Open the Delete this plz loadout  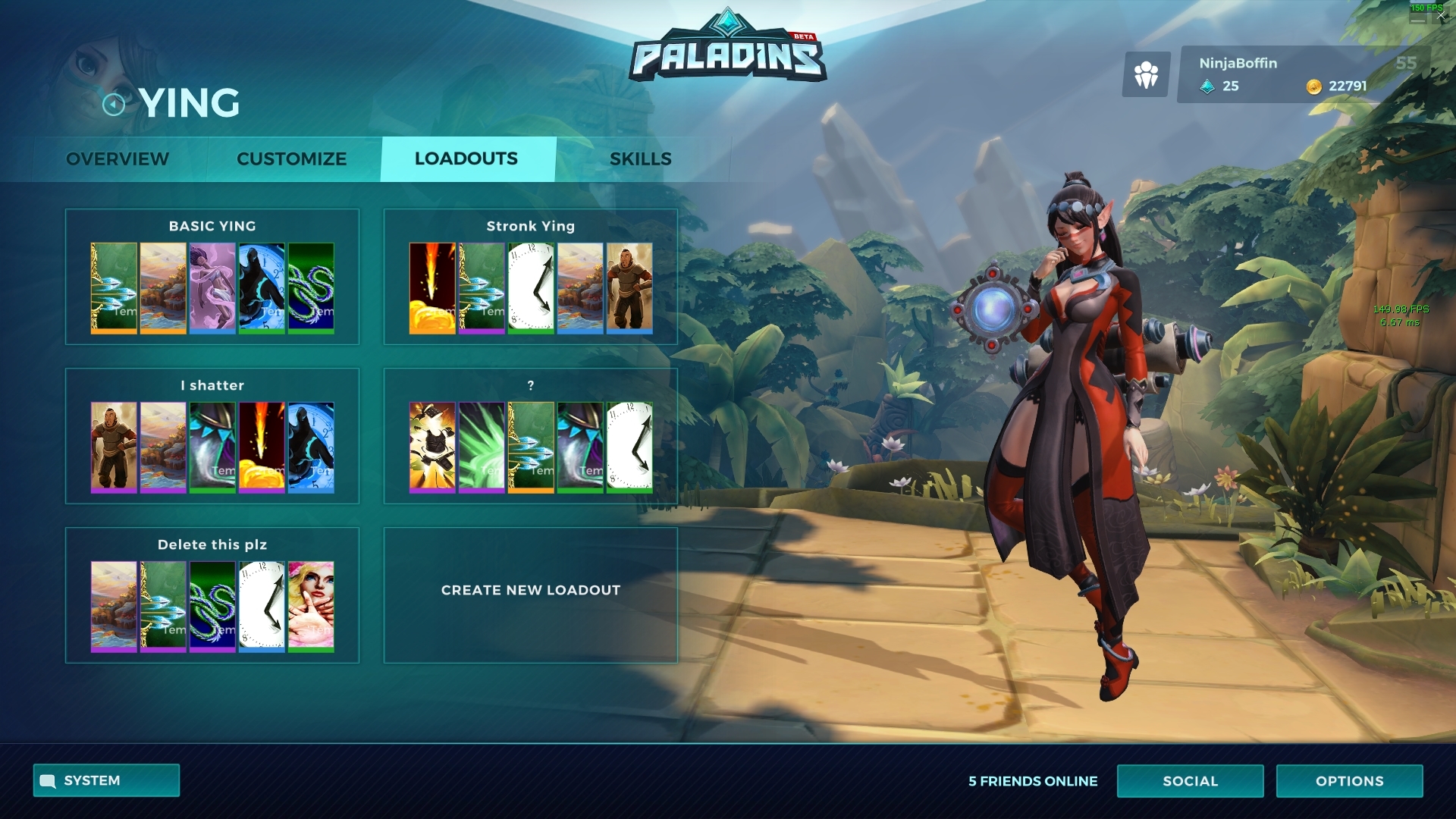click(x=212, y=545)
